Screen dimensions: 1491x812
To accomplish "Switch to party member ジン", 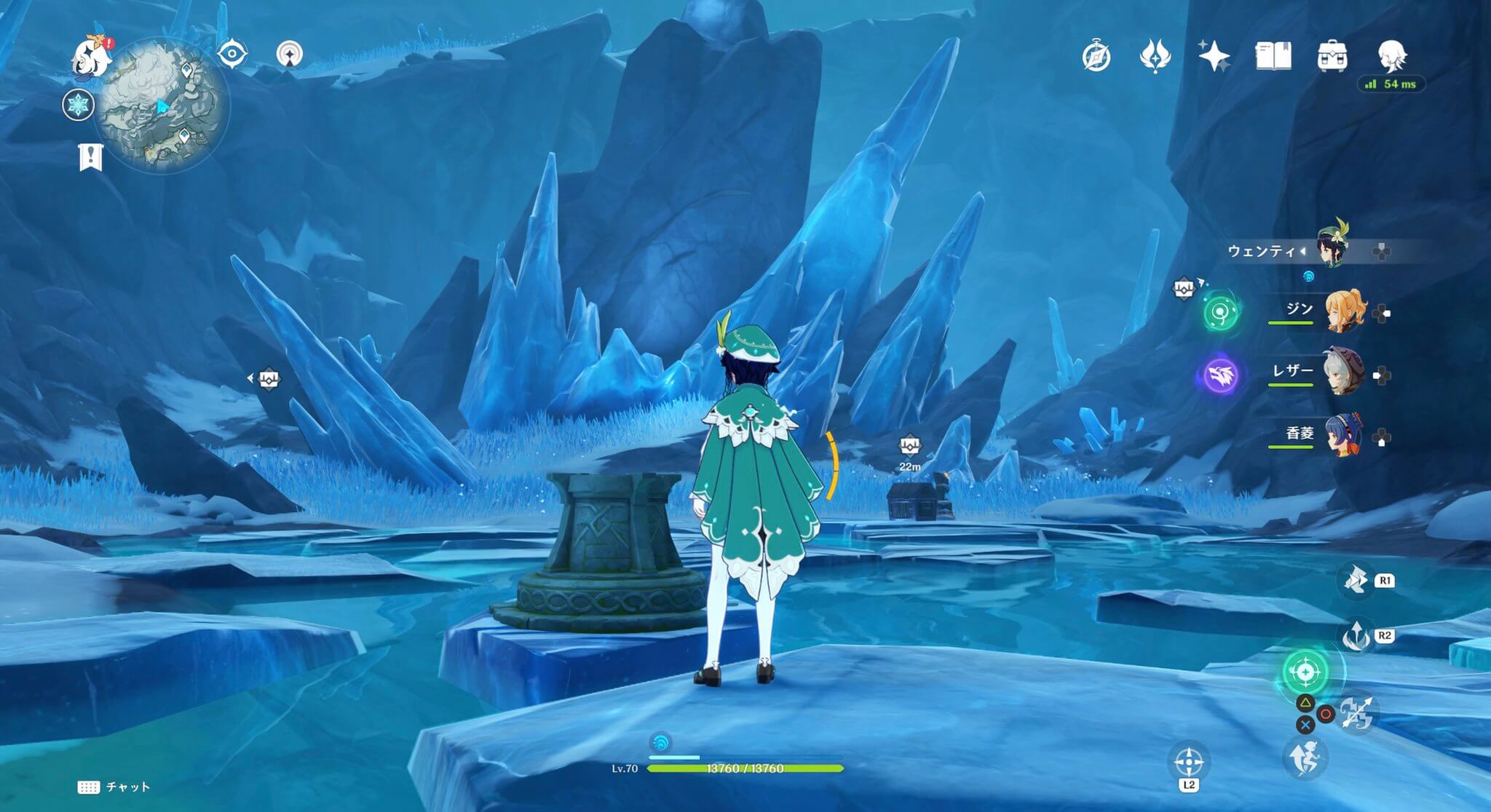I will [x=1342, y=312].
